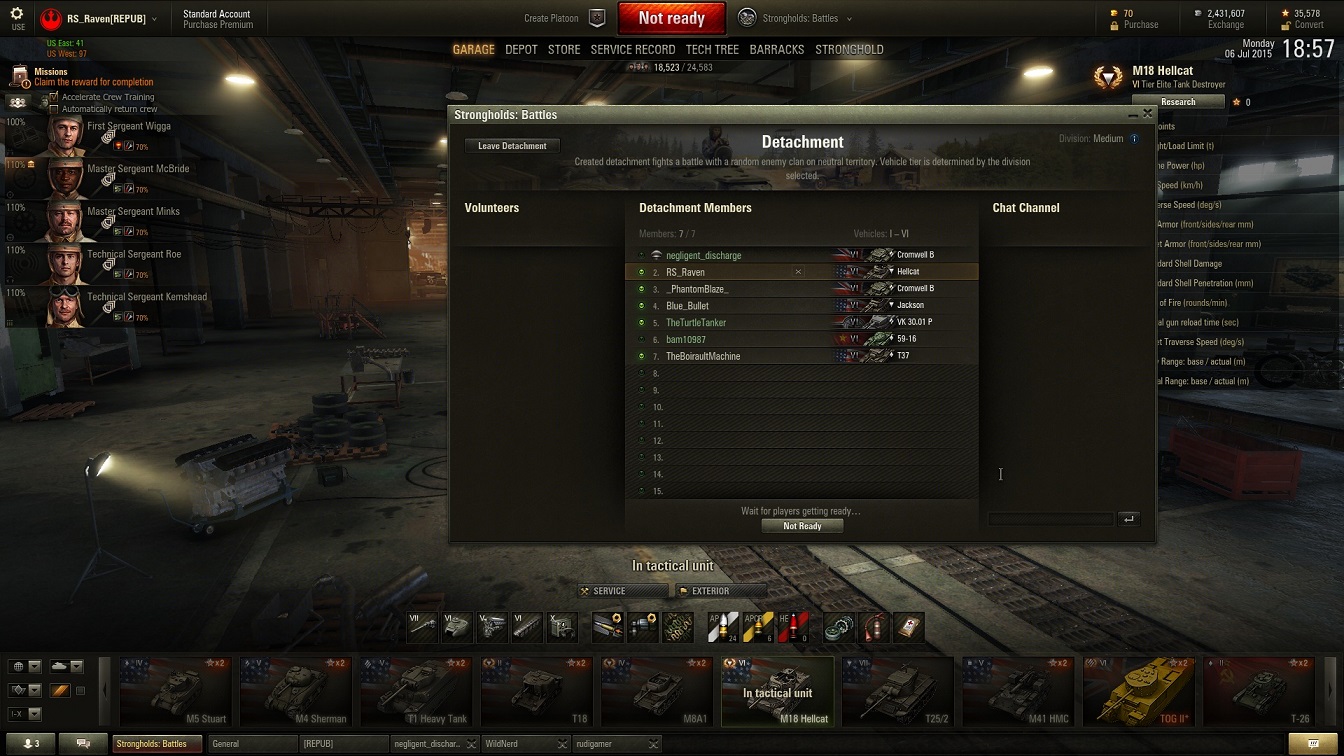Go to the Tech Tree
This screenshot has width=1344, height=756.
712,49
